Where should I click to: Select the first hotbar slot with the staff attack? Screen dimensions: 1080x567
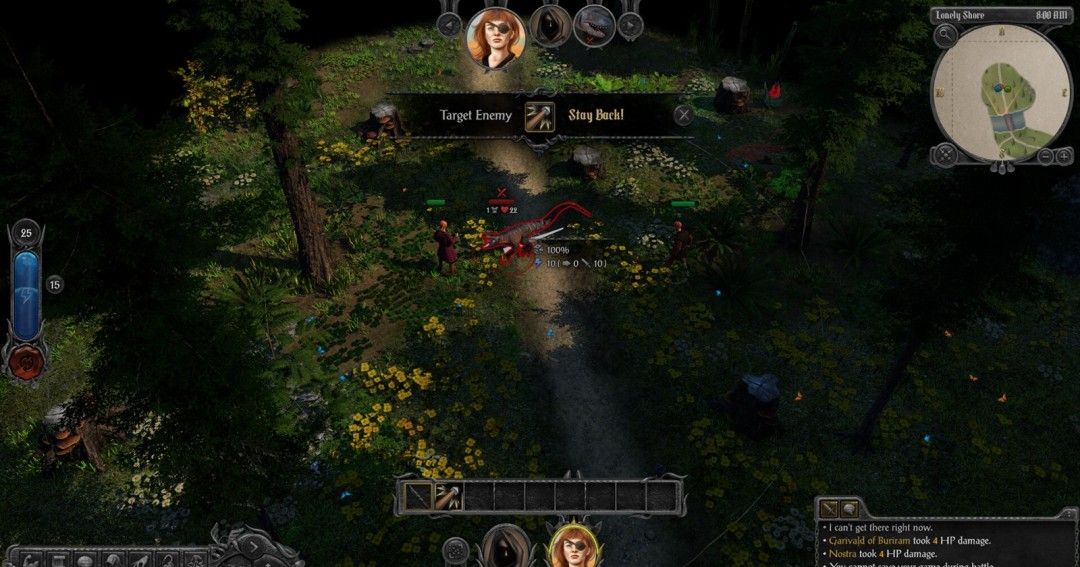click(418, 496)
